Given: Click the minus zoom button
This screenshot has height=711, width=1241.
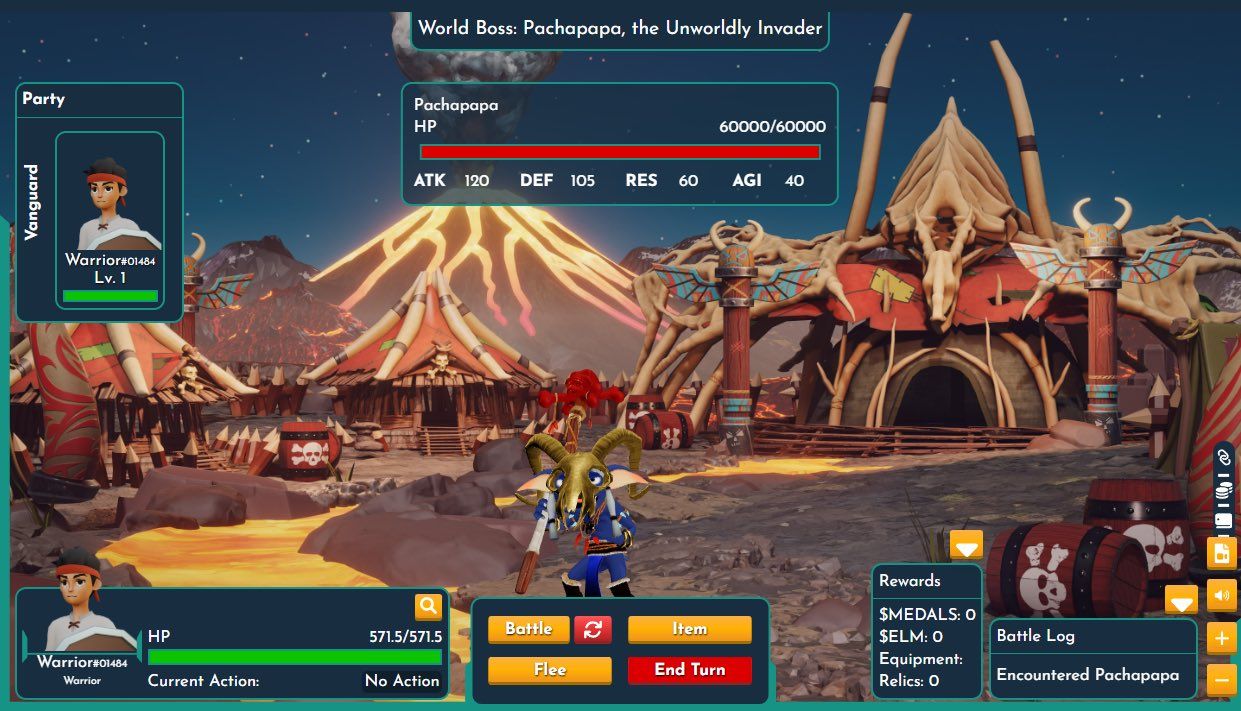Looking at the screenshot, I should tap(1222, 680).
